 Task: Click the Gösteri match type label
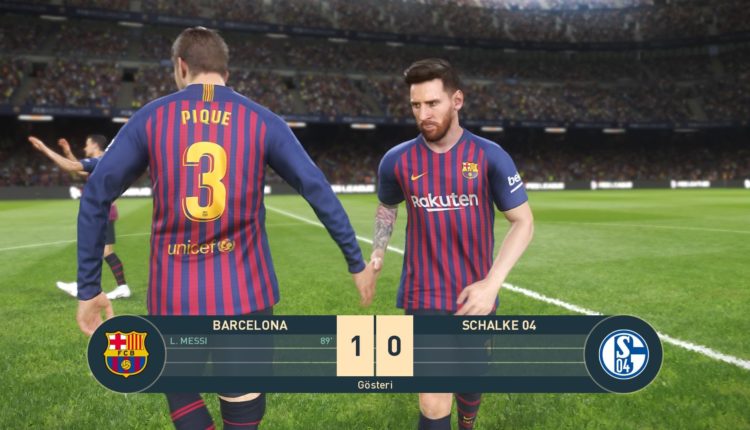point(375,384)
